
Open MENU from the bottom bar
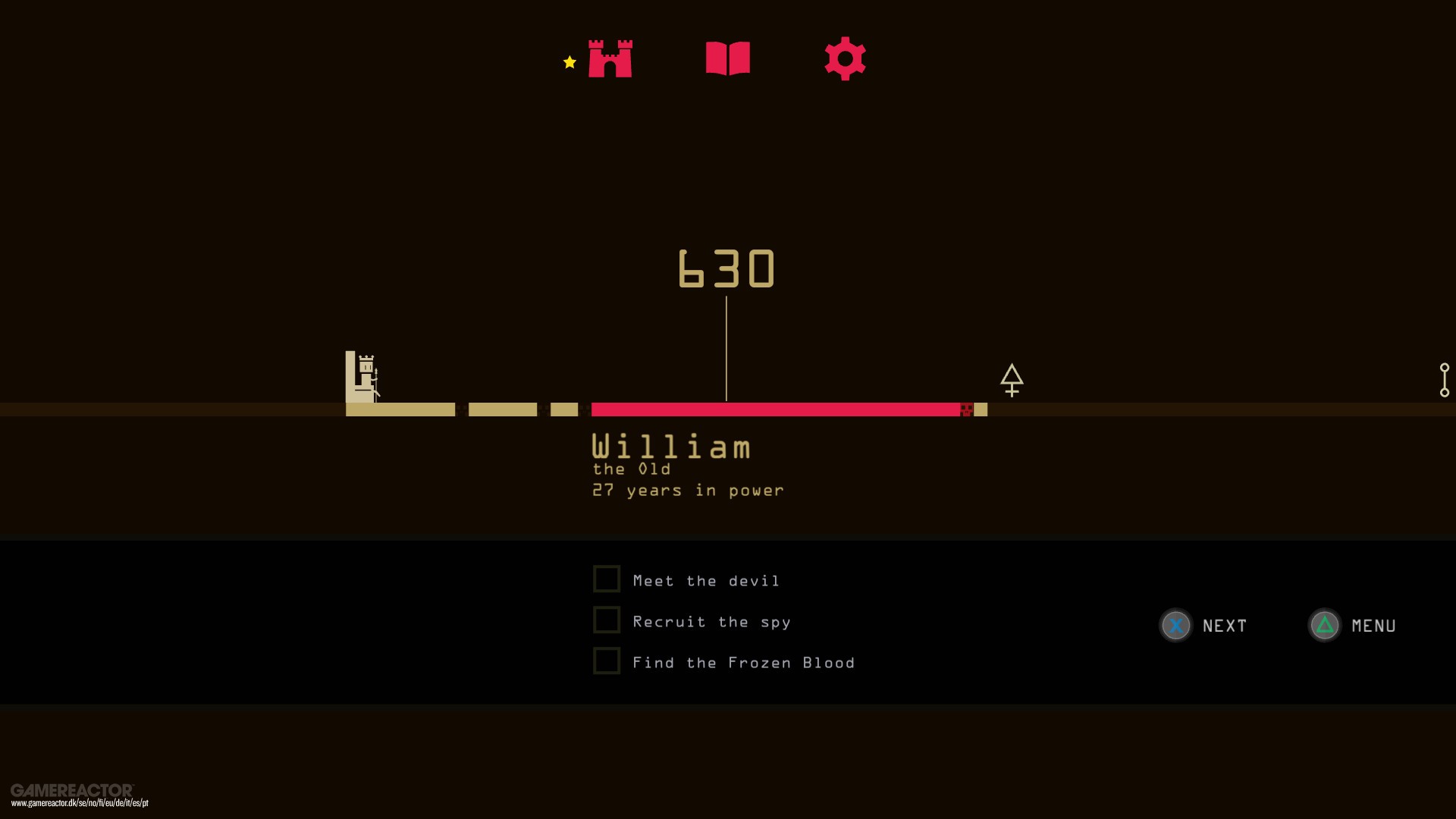(1373, 626)
